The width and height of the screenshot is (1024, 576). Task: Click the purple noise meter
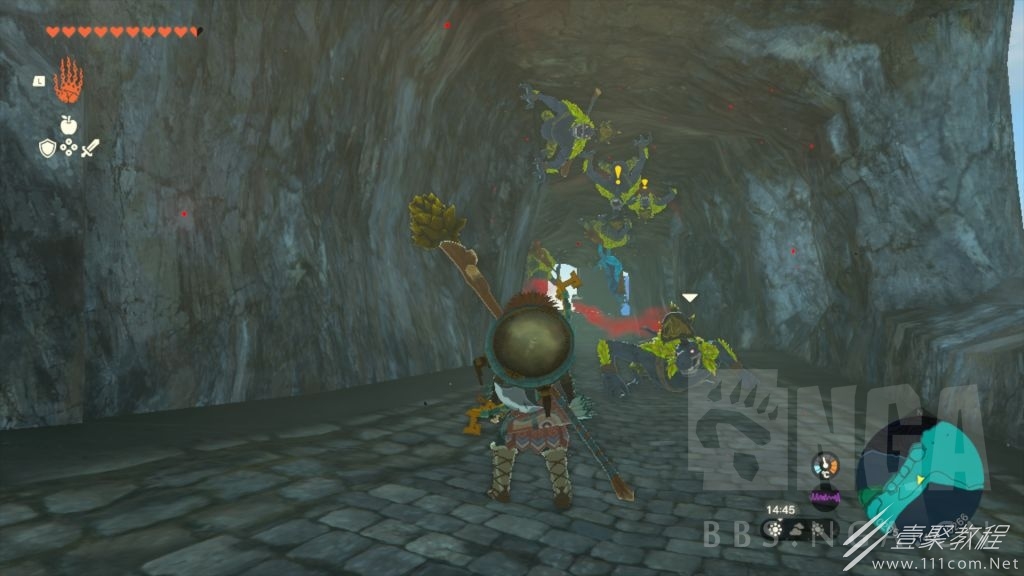coord(826,496)
